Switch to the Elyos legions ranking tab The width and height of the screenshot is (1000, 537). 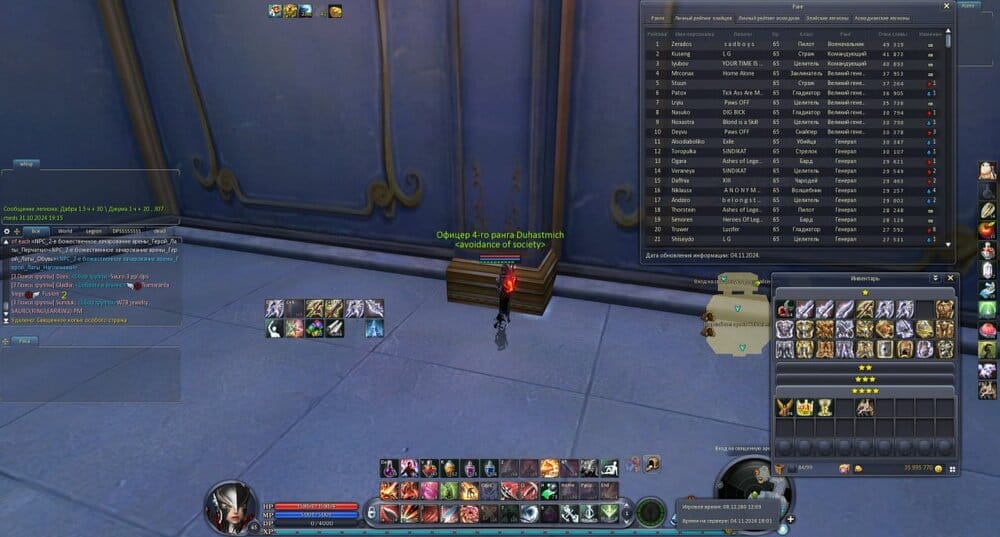(x=825, y=18)
